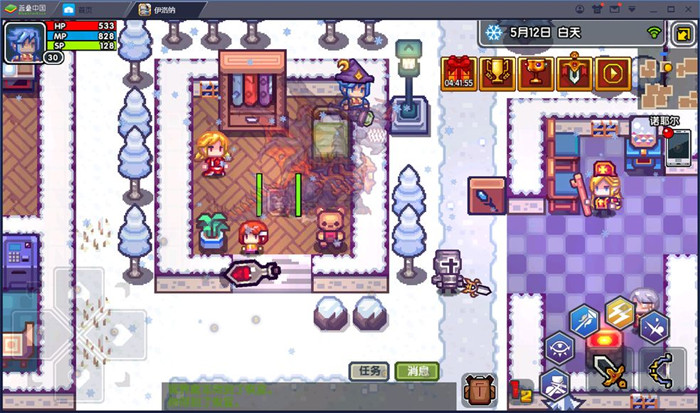The image size is (700, 413).
Task: Open the sword and shield emblem icon
Action: [574, 72]
